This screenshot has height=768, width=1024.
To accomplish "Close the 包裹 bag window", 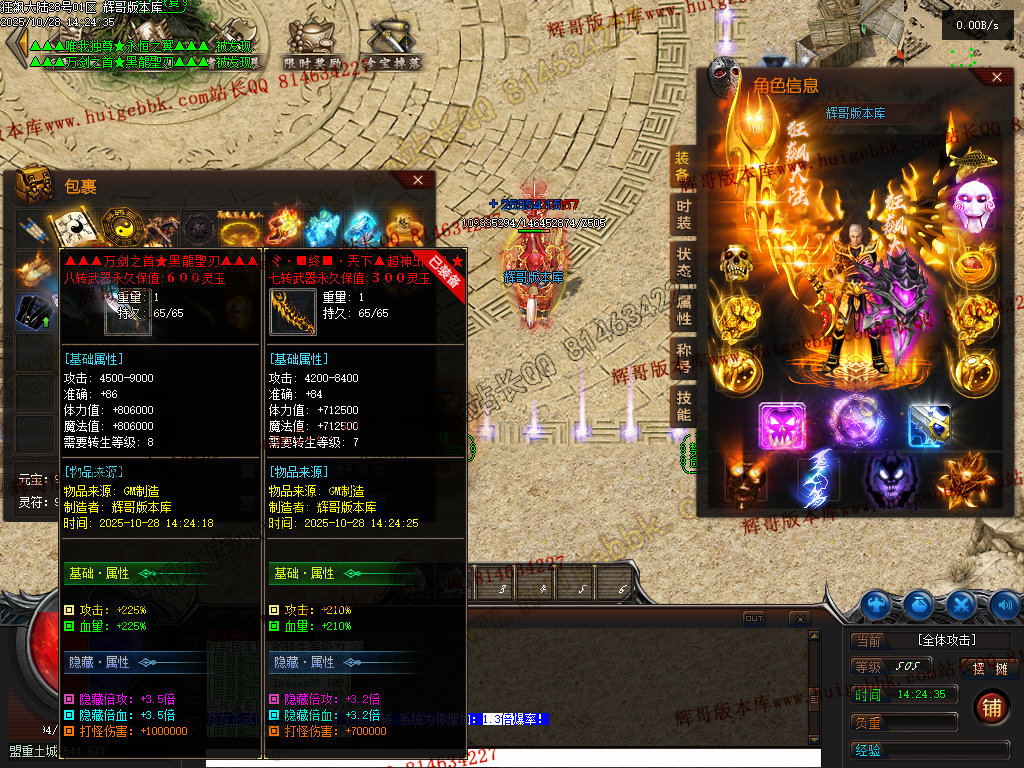I will [x=419, y=181].
